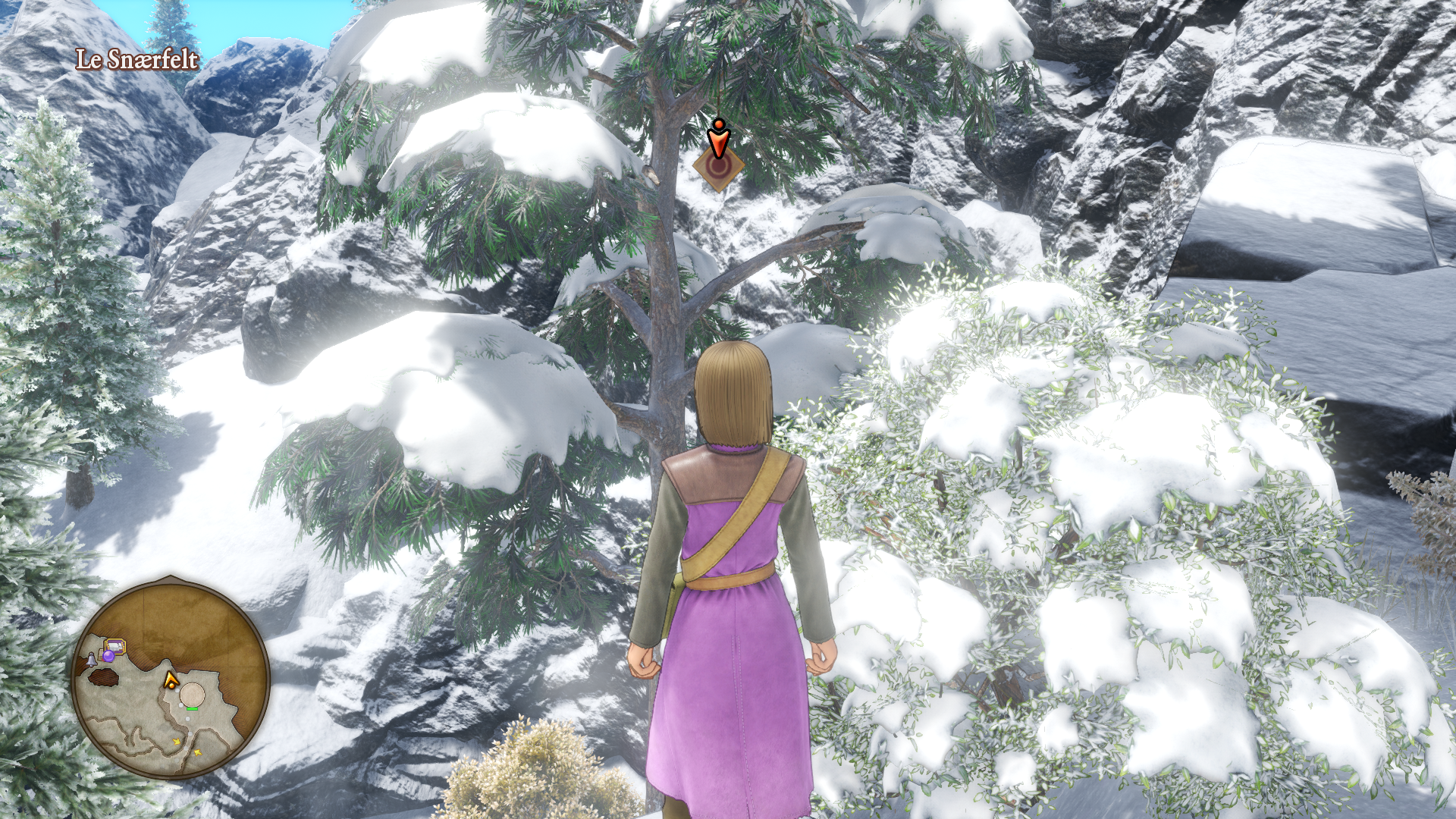The width and height of the screenshot is (1456, 819).
Task: Select the target marker hanging on the tree
Action: [x=717, y=166]
